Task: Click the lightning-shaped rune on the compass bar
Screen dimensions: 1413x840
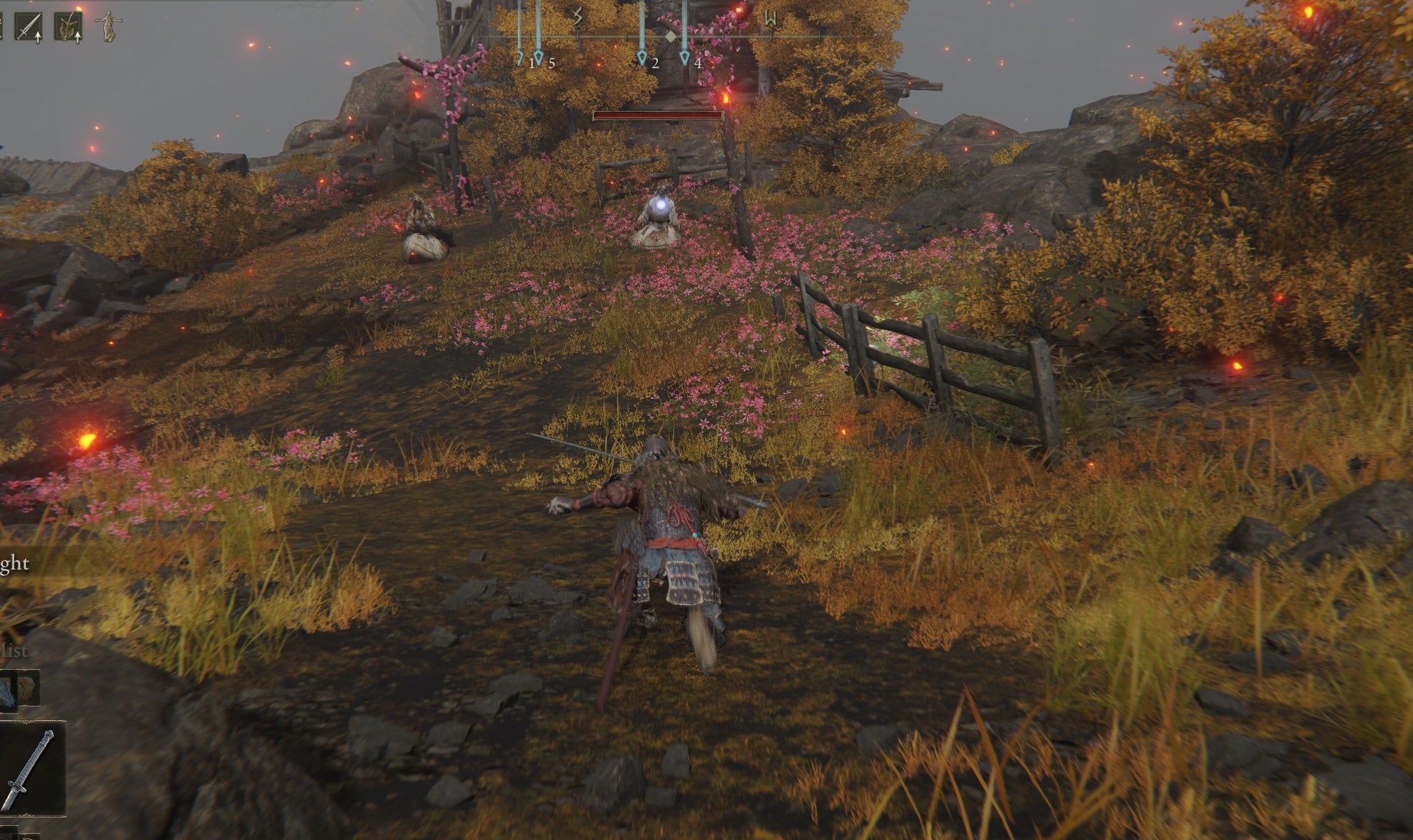Action: pos(578,15)
